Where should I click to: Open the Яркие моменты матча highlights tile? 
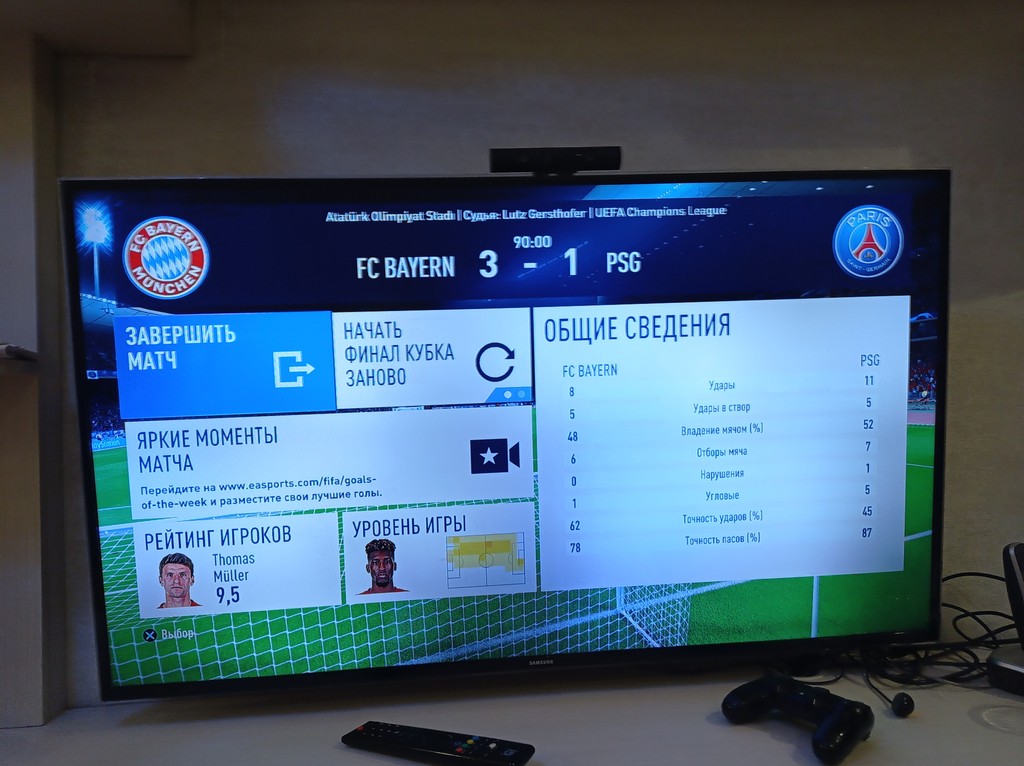[x=326, y=464]
